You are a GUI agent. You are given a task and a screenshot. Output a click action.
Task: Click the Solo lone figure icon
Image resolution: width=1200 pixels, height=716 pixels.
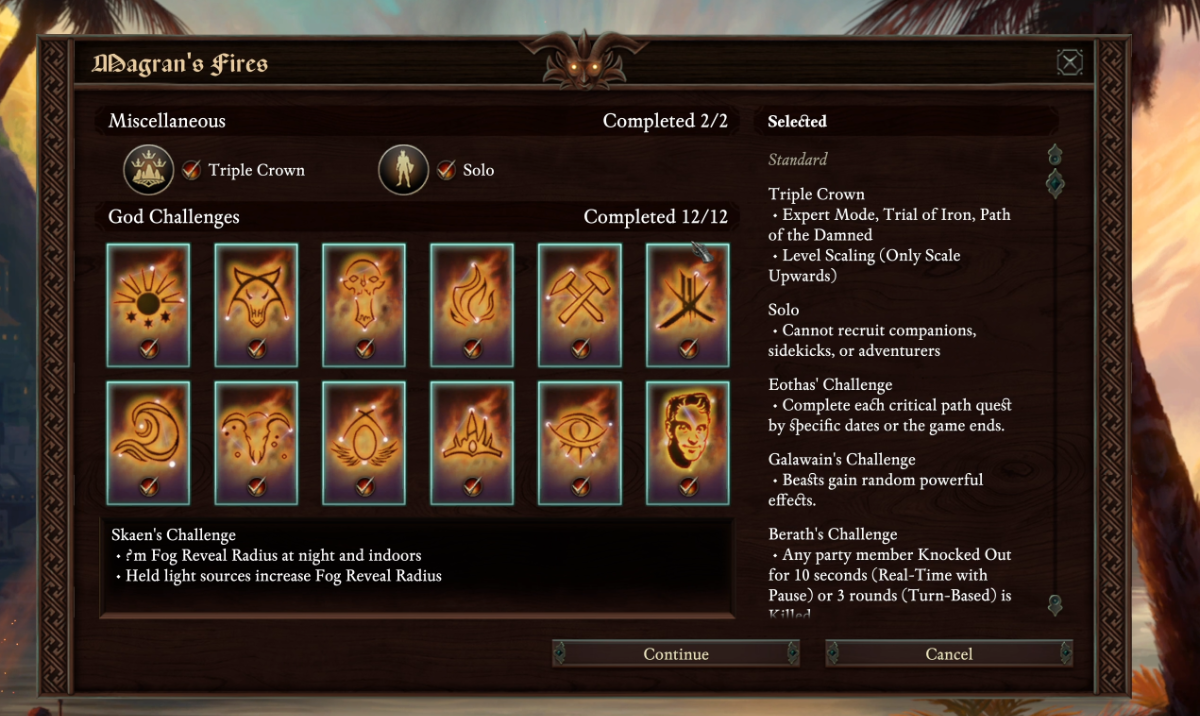[x=403, y=170]
